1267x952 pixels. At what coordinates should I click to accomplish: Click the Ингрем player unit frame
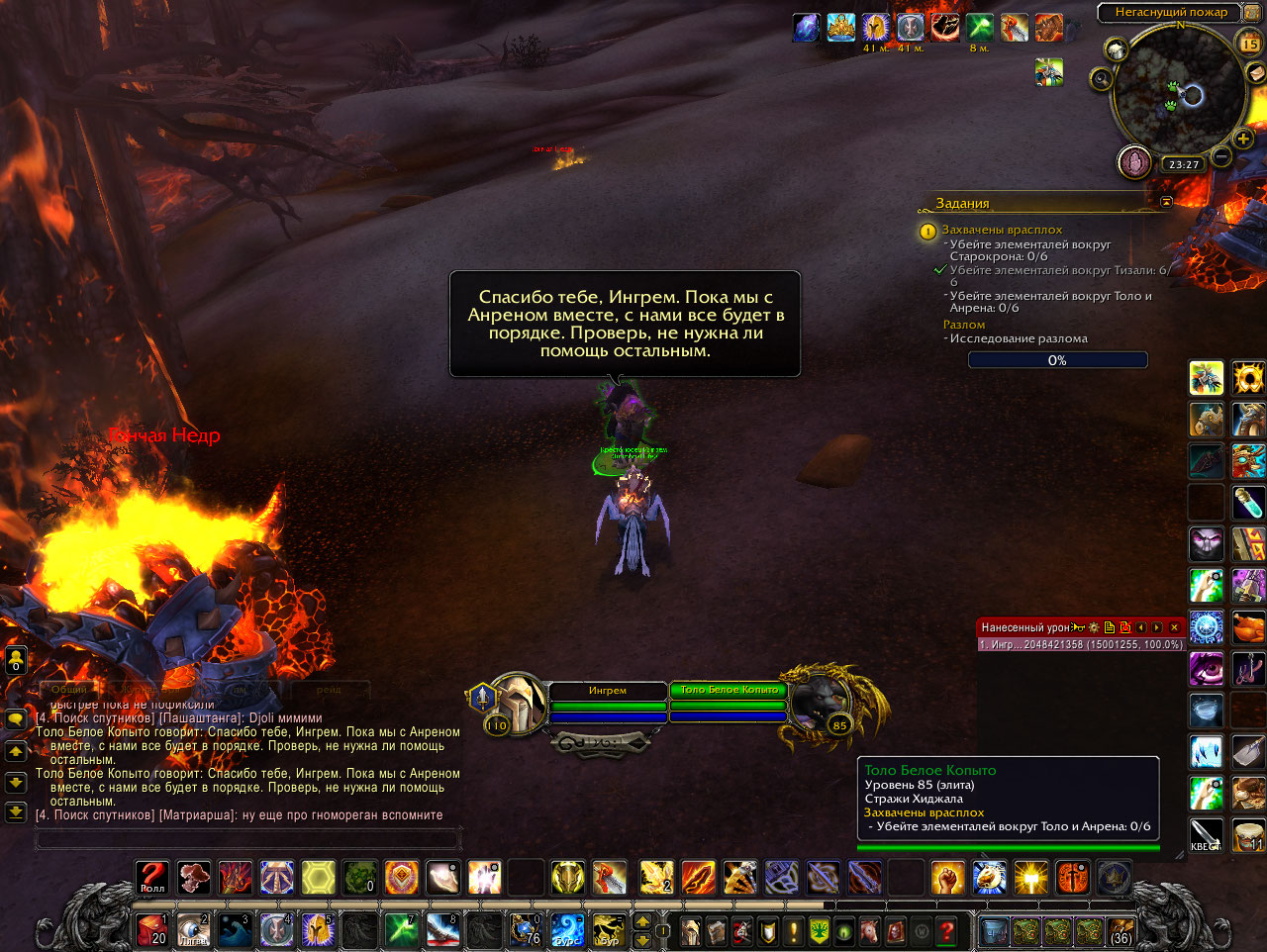click(607, 691)
